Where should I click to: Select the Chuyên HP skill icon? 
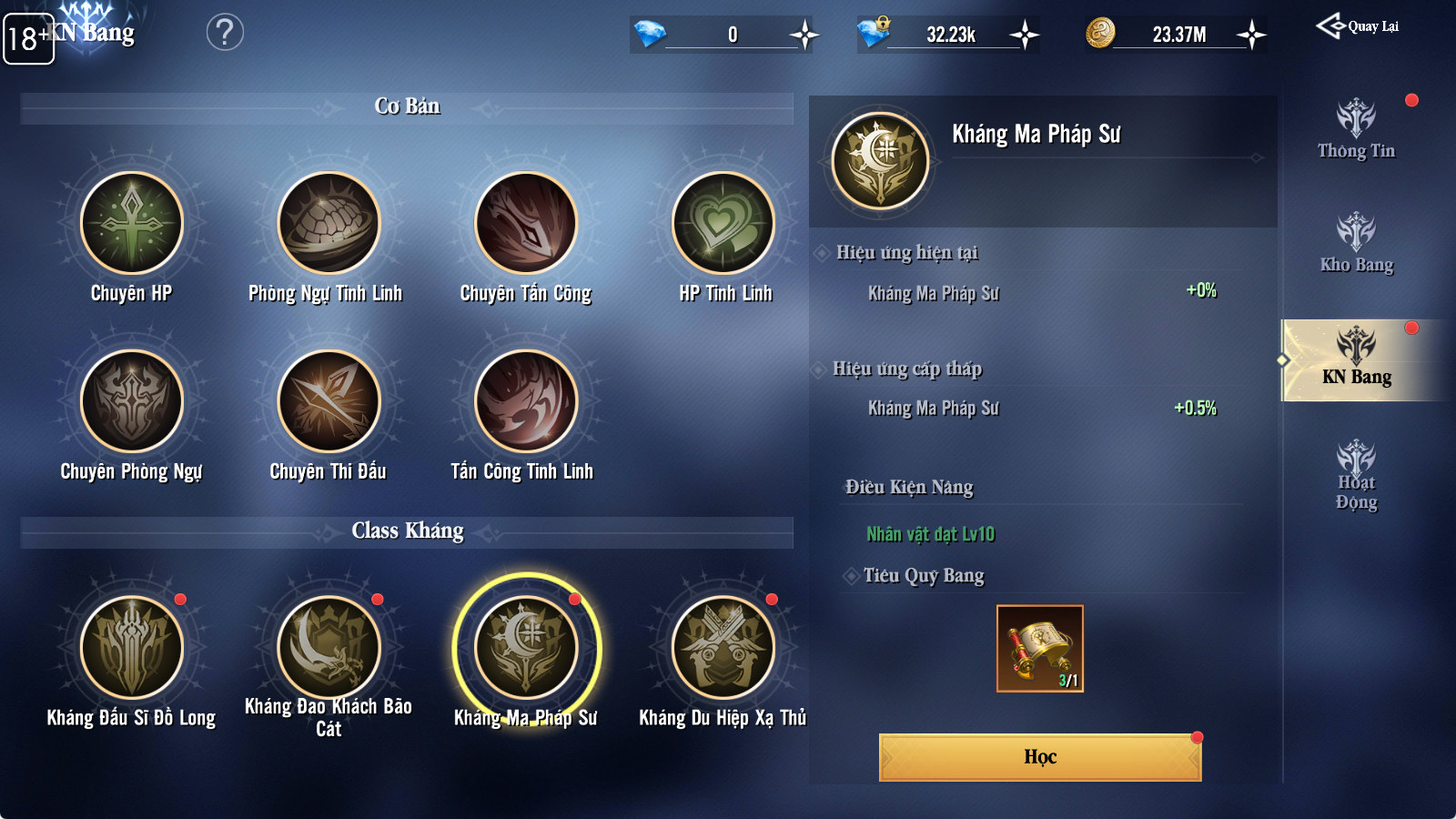pos(132,223)
